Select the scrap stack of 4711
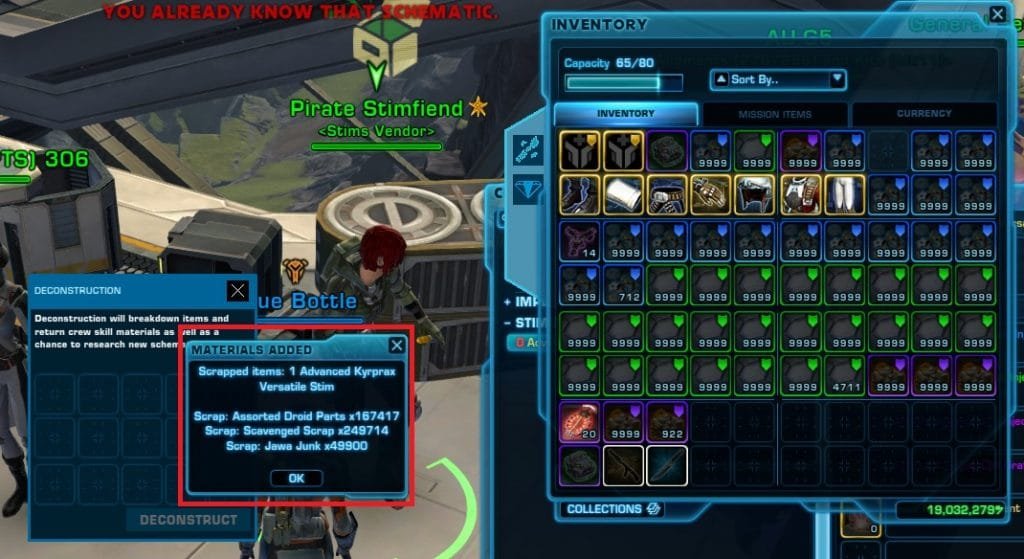1024x559 pixels. pos(844,375)
